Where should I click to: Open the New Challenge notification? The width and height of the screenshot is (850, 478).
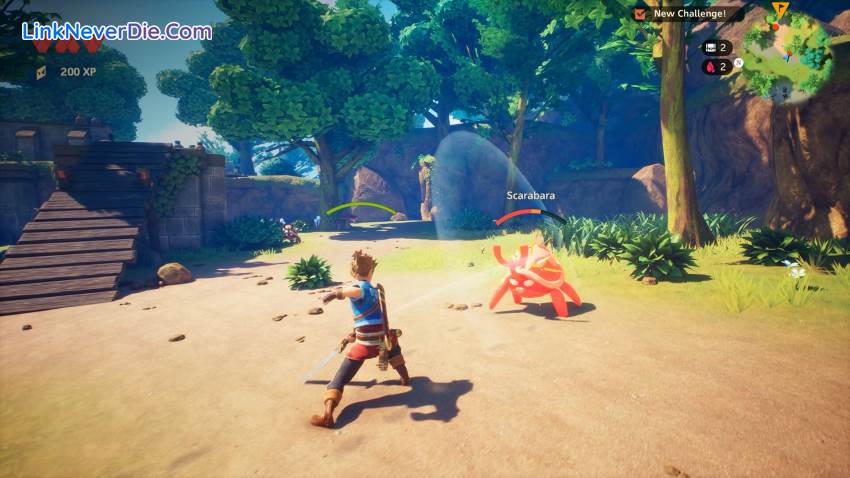tap(689, 14)
